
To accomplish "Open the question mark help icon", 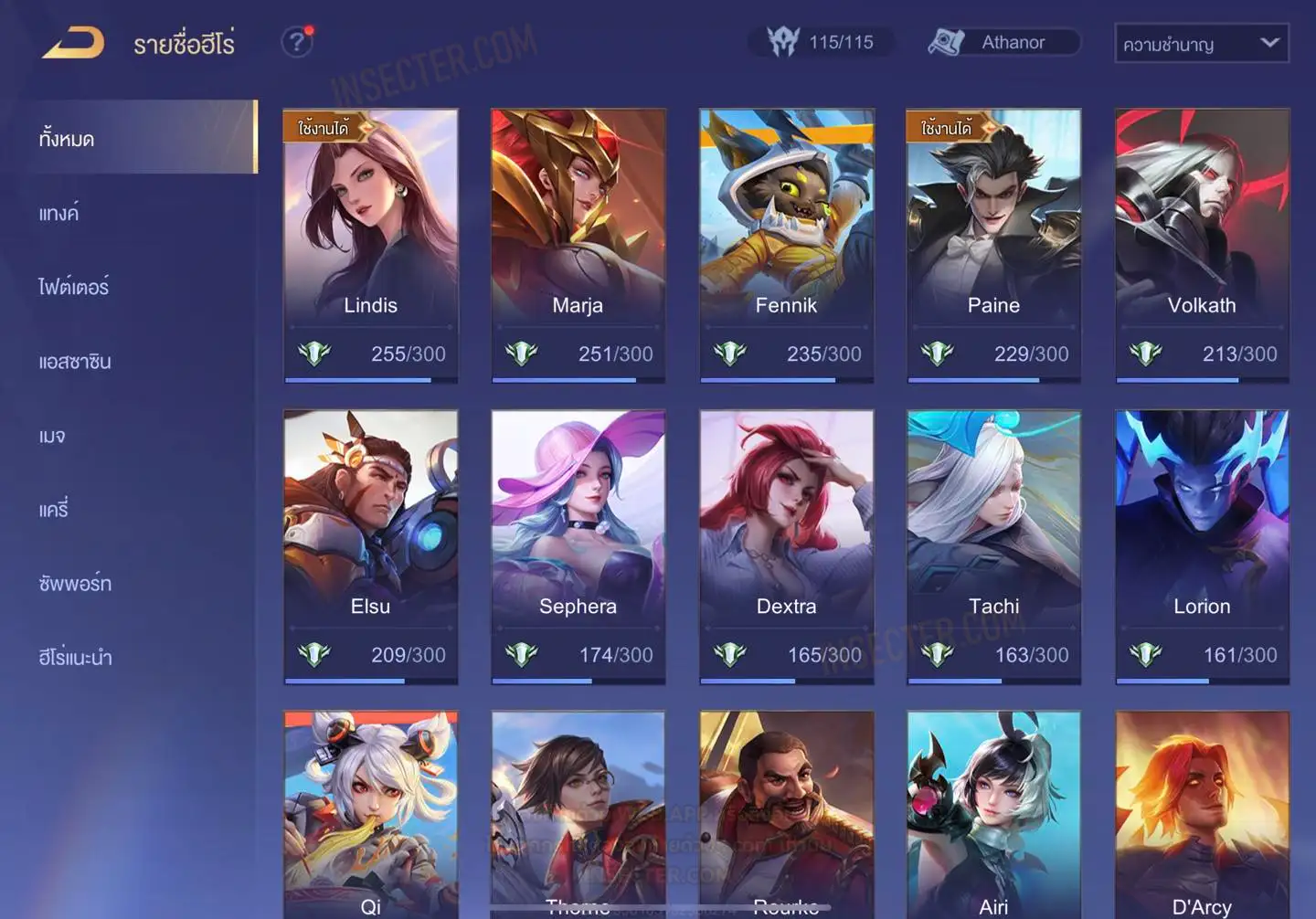I will (x=296, y=42).
